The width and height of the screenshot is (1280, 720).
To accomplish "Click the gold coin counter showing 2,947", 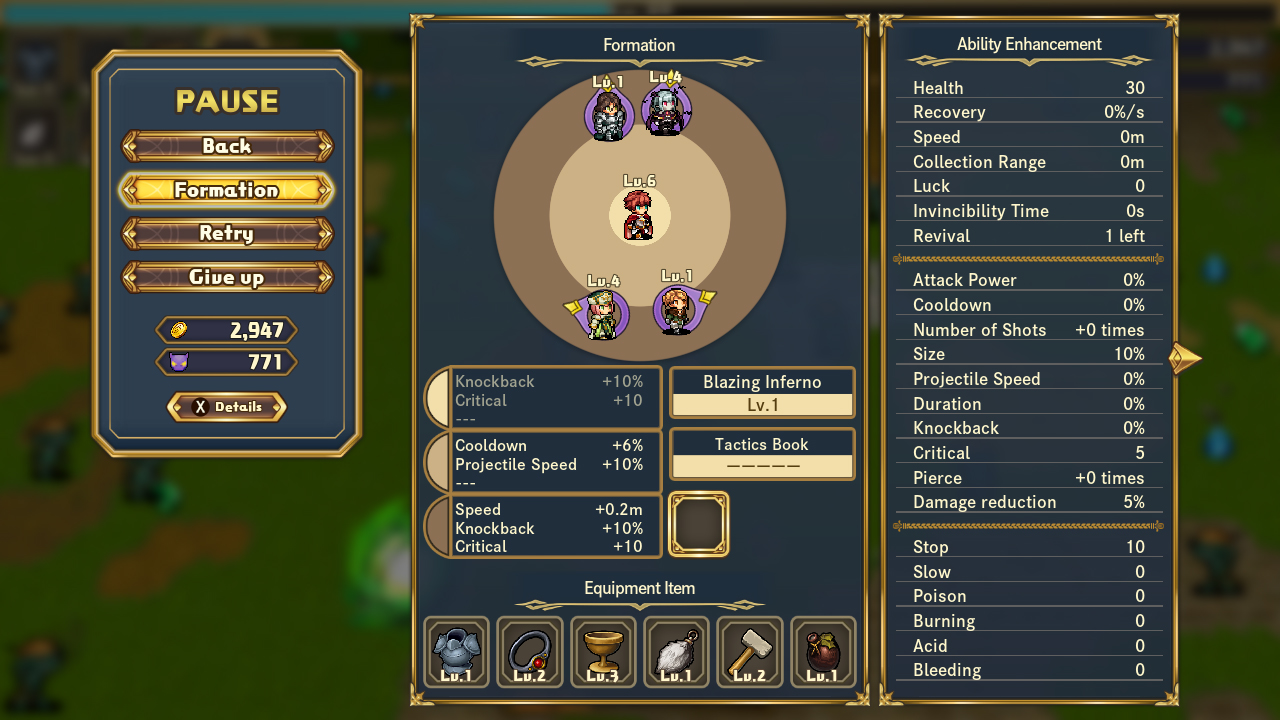I will pyautogui.click(x=227, y=330).
